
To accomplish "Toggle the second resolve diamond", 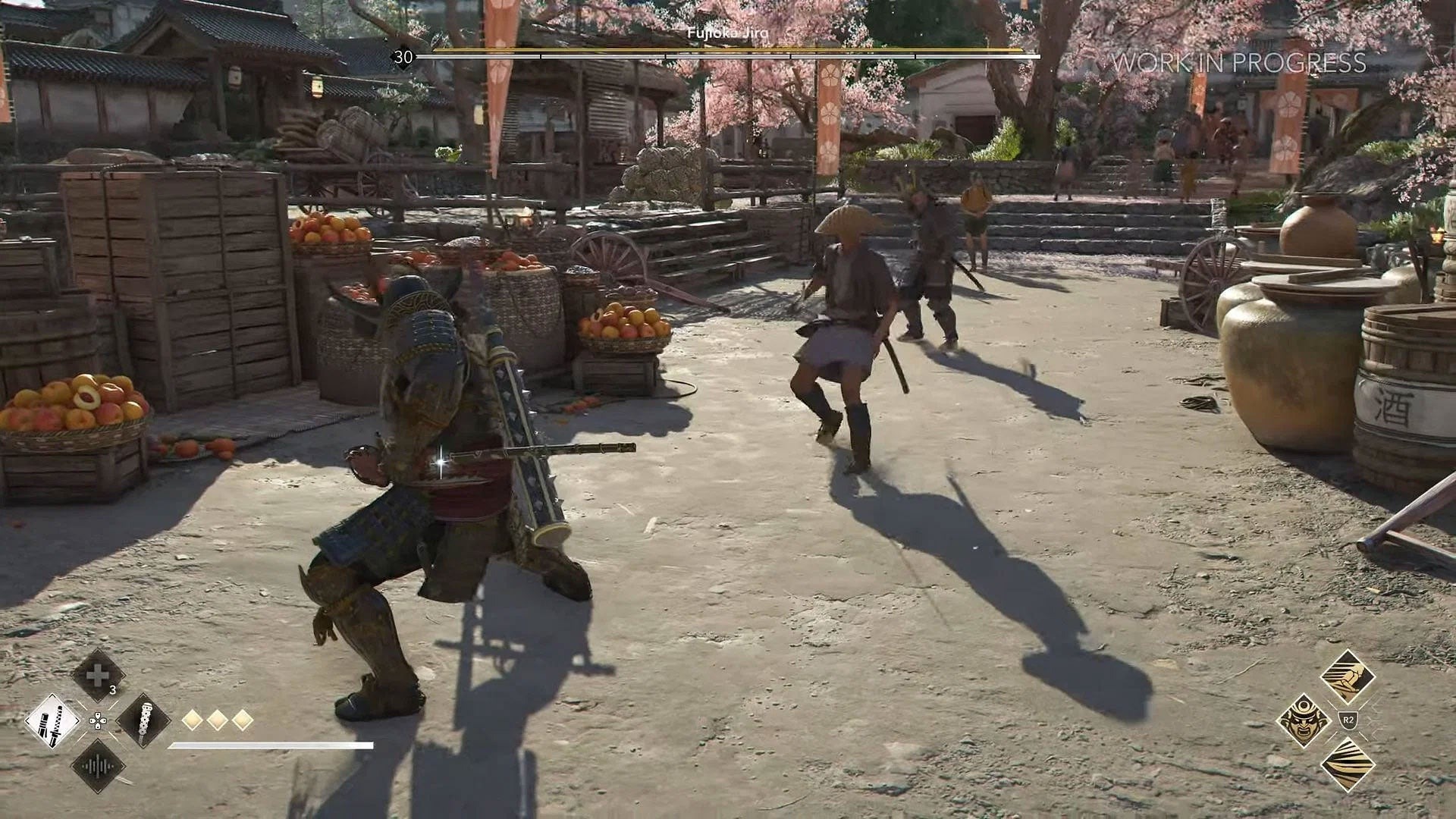I will click(x=218, y=719).
